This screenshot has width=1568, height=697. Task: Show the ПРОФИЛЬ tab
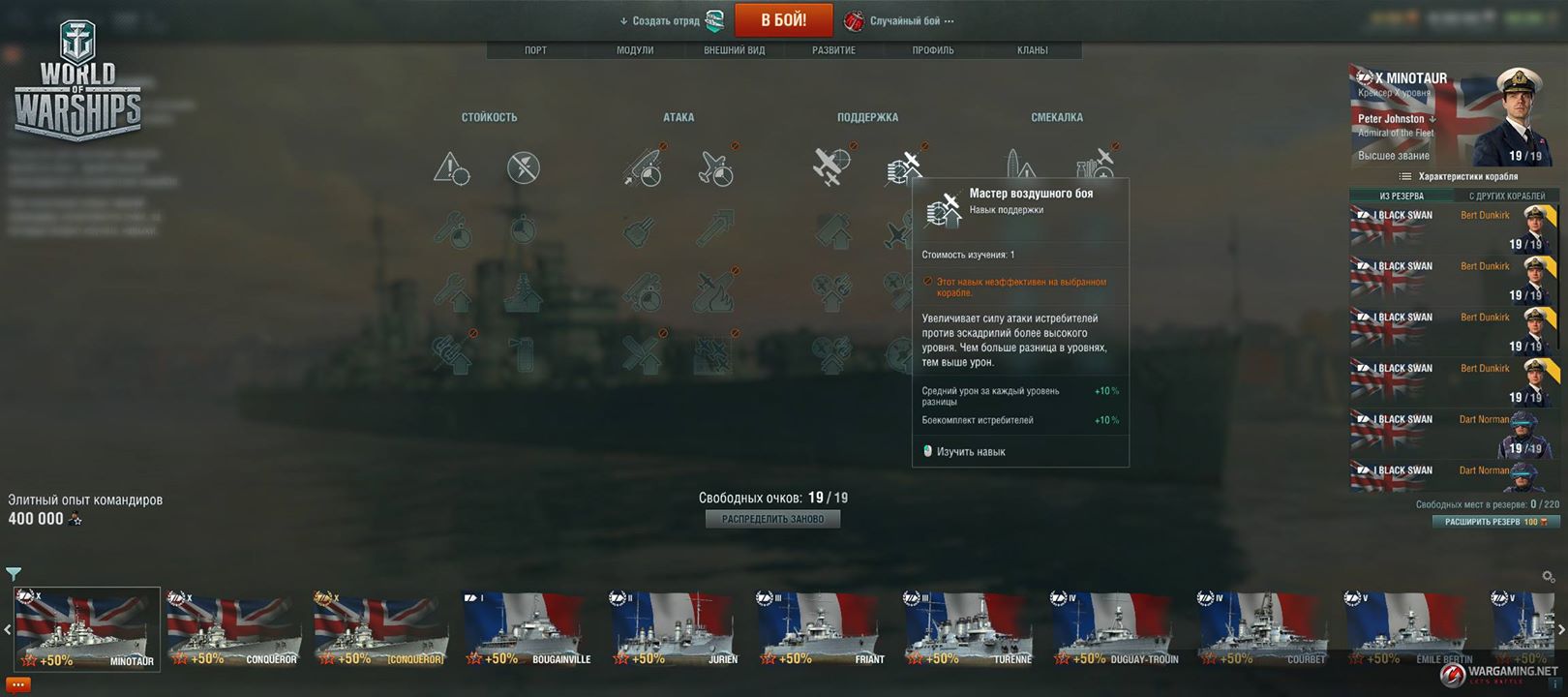click(x=932, y=50)
